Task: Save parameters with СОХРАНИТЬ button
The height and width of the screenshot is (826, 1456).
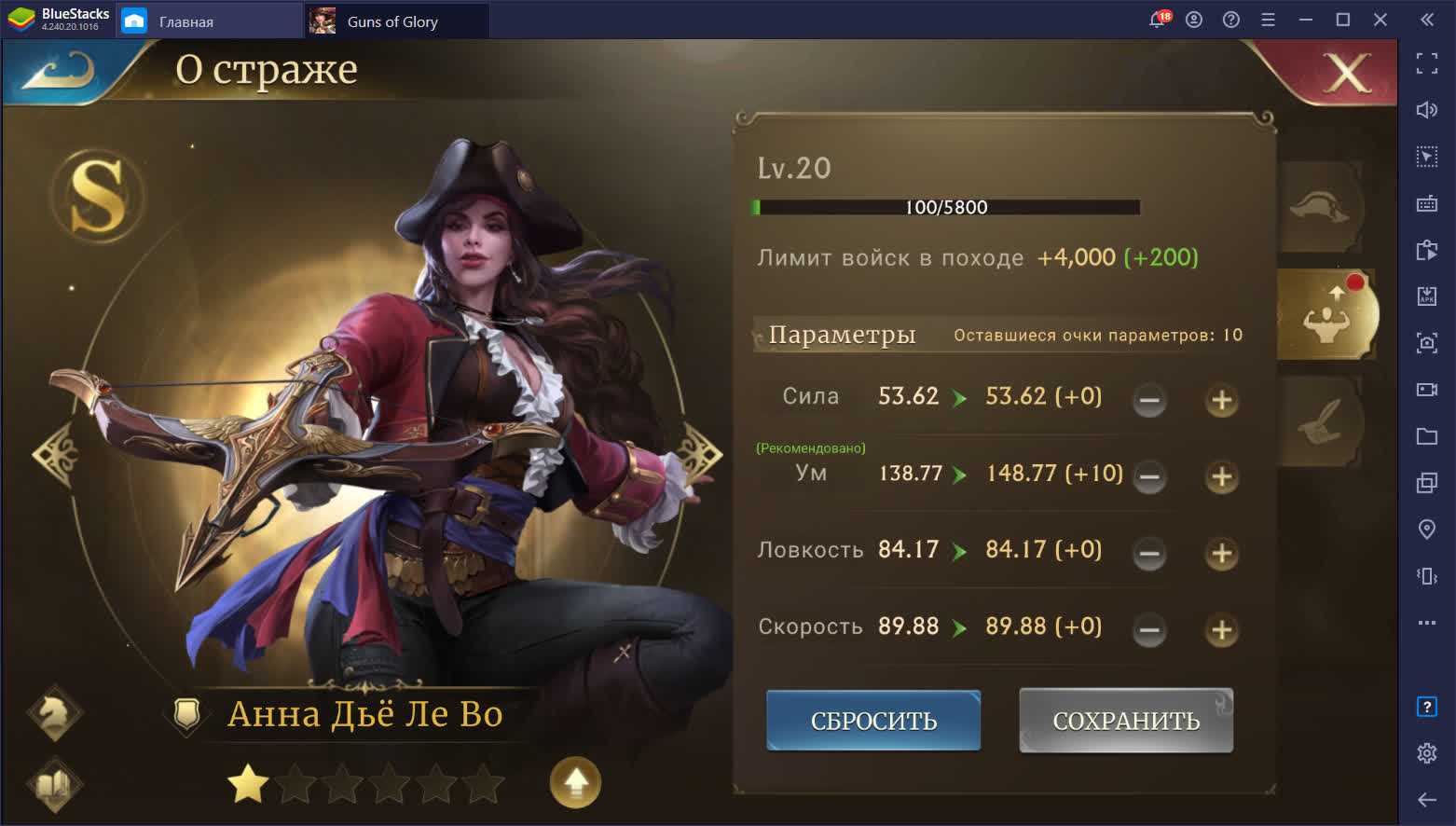Action: point(1126,721)
